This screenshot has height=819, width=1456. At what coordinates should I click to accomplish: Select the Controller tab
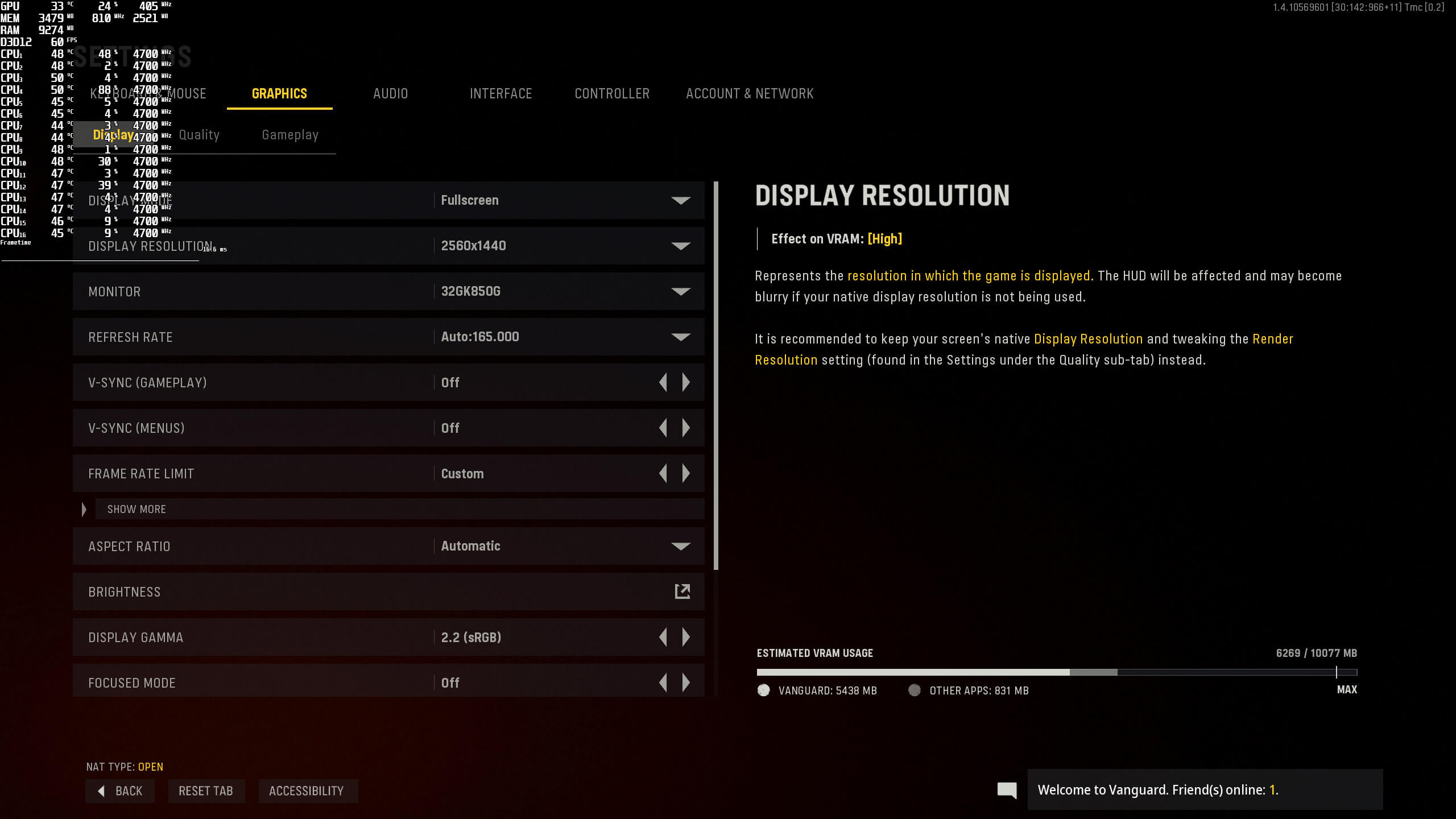[612, 94]
